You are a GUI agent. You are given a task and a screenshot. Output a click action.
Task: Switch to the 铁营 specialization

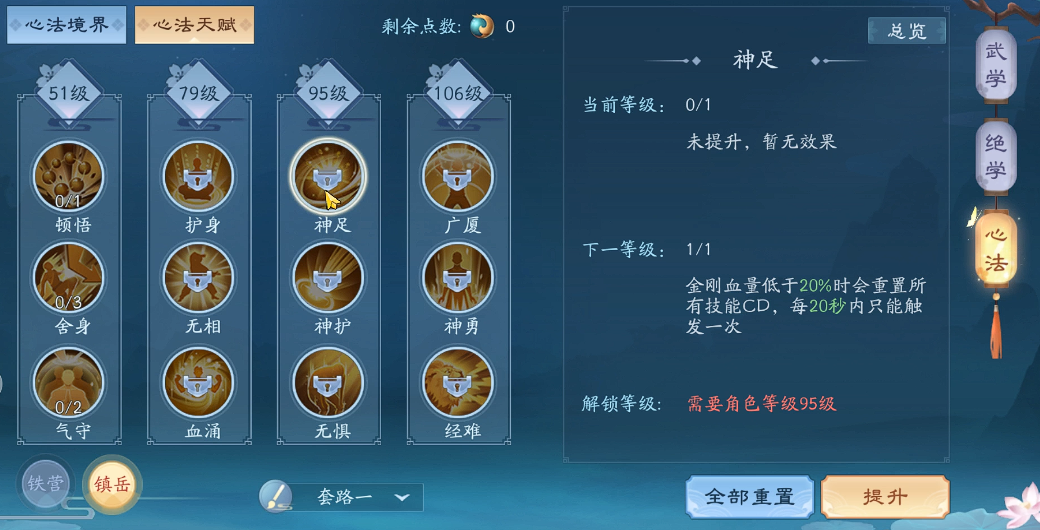coord(46,484)
